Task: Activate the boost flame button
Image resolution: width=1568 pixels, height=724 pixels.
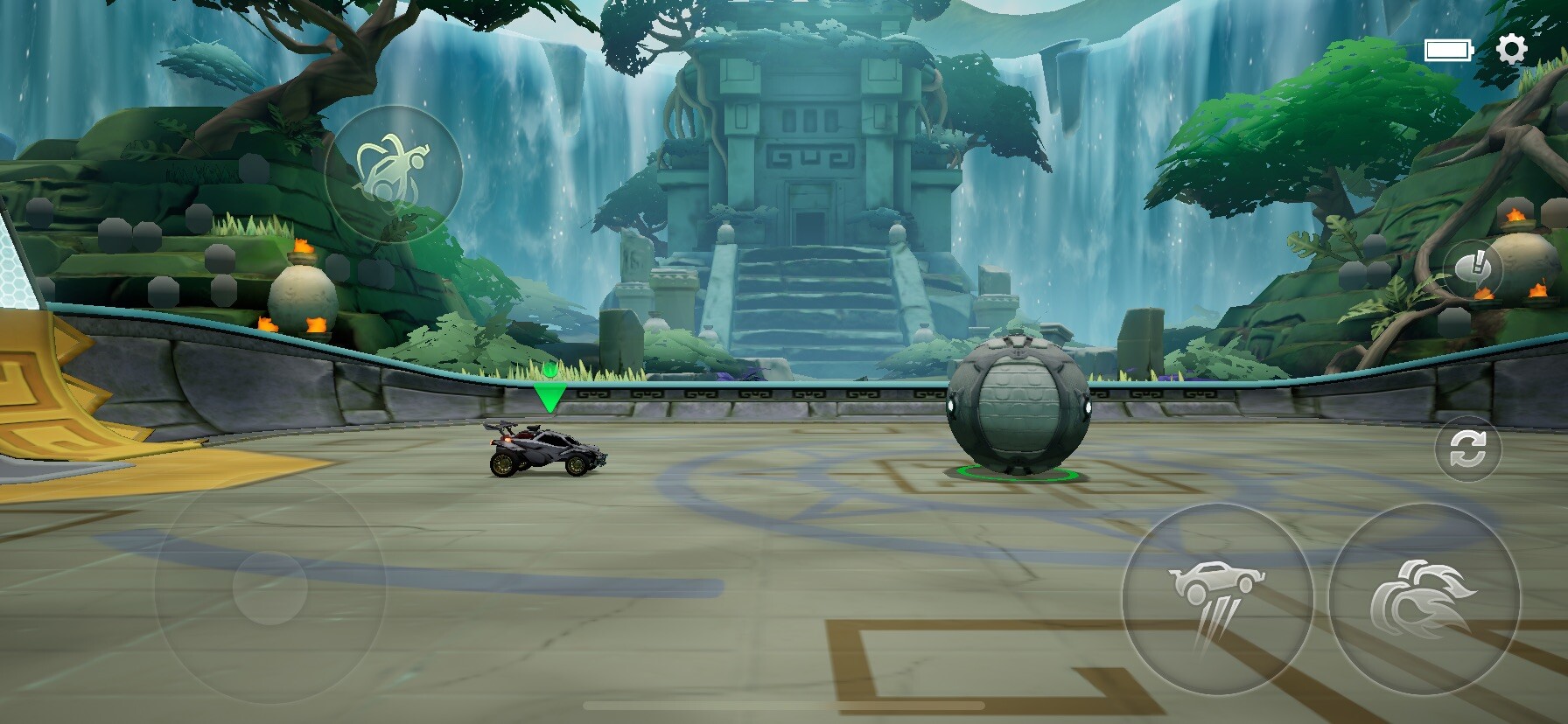Action: pyautogui.click(x=1424, y=599)
